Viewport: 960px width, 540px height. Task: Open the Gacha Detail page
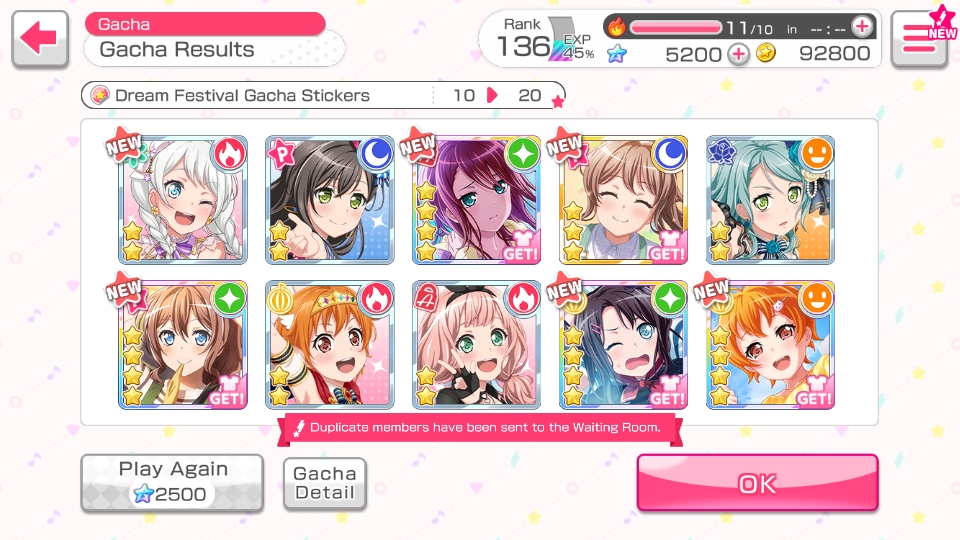click(325, 484)
